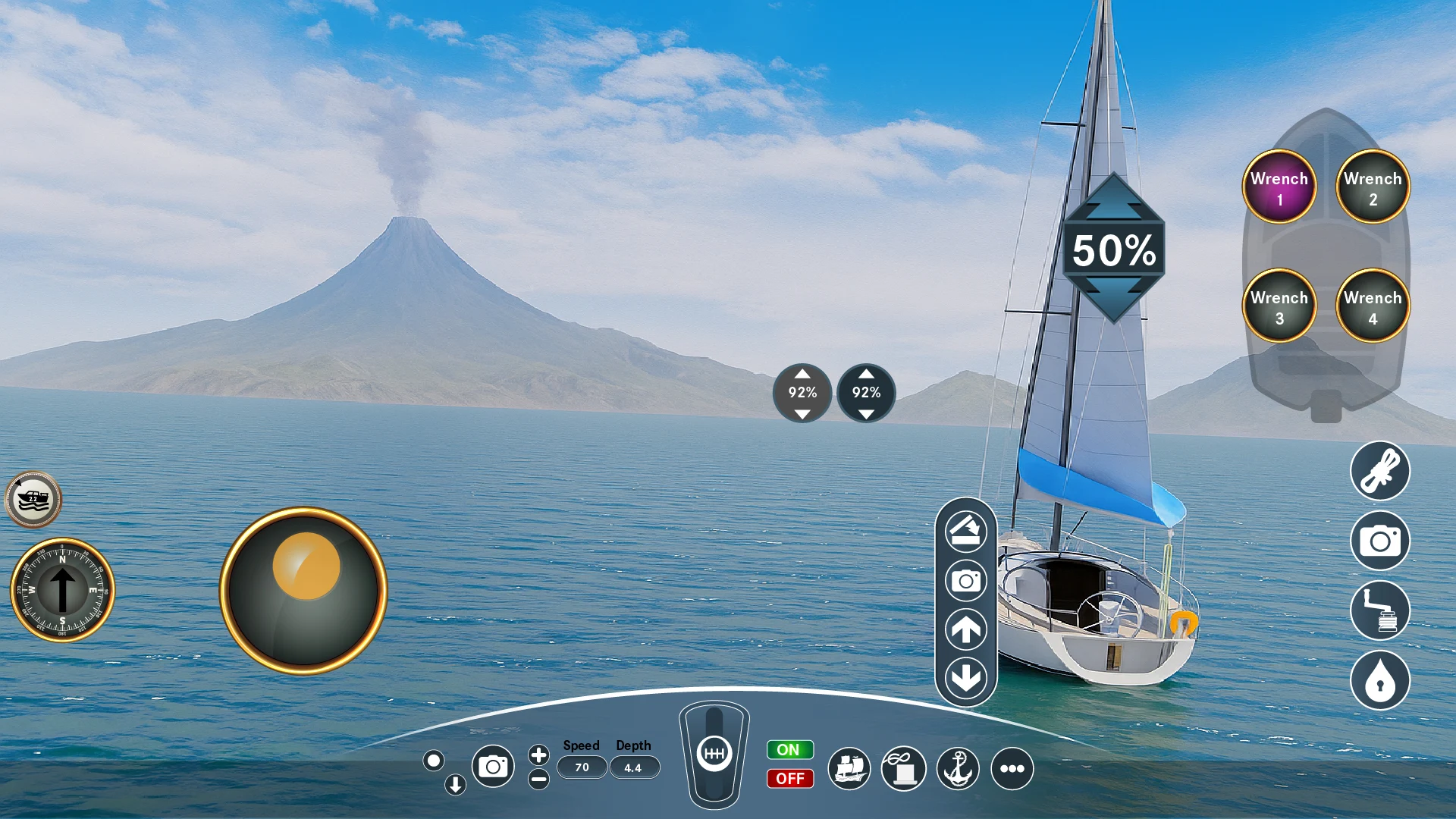Select the Wrench 1 winch
This screenshot has height=819, width=1456.
click(x=1279, y=187)
